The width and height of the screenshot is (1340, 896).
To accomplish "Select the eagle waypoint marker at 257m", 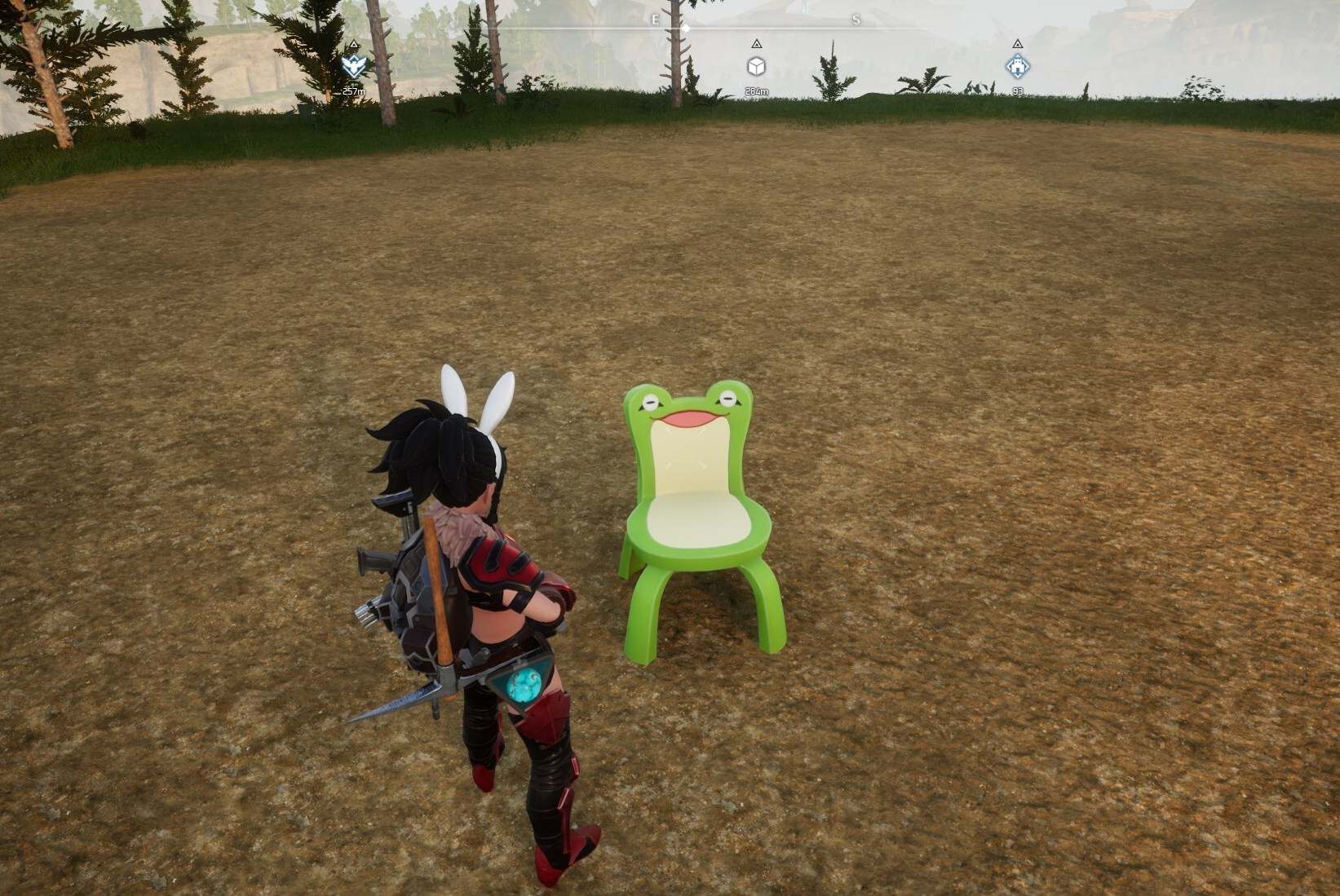I will click(x=353, y=66).
